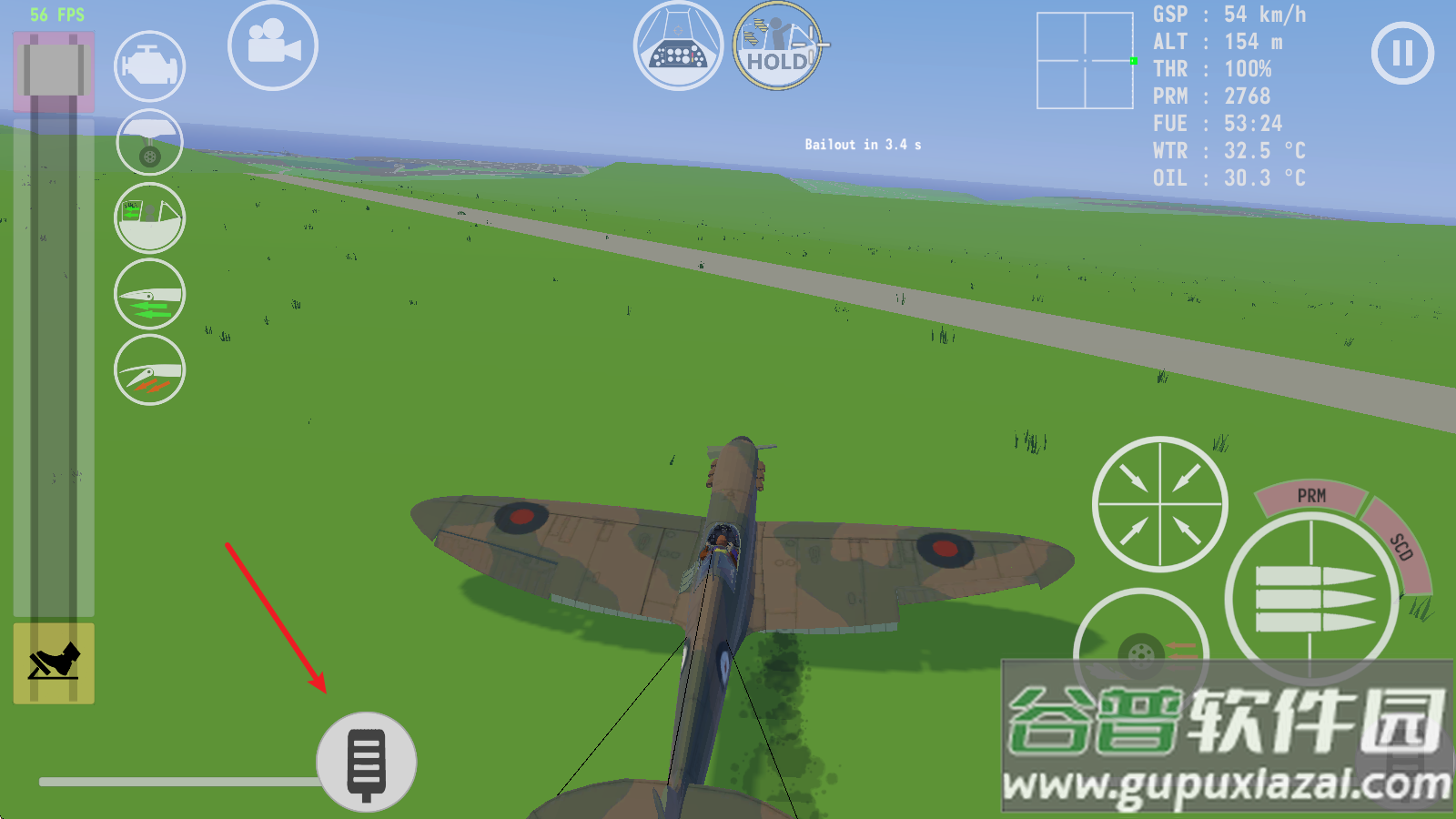Activate the orange-arrow flaps button
The height and width of the screenshot is (819, 1456).
149,370
